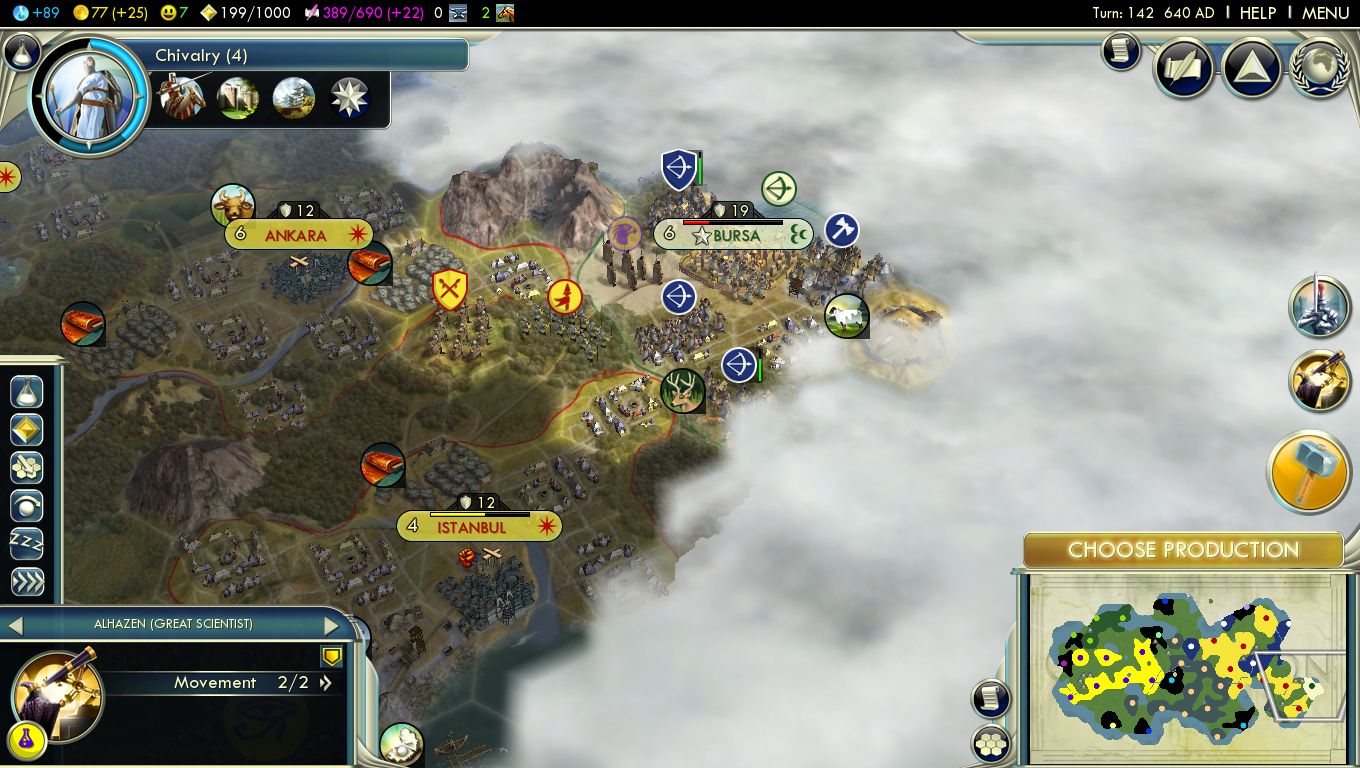Use the flask Discover Technology action

pos(27,391)
